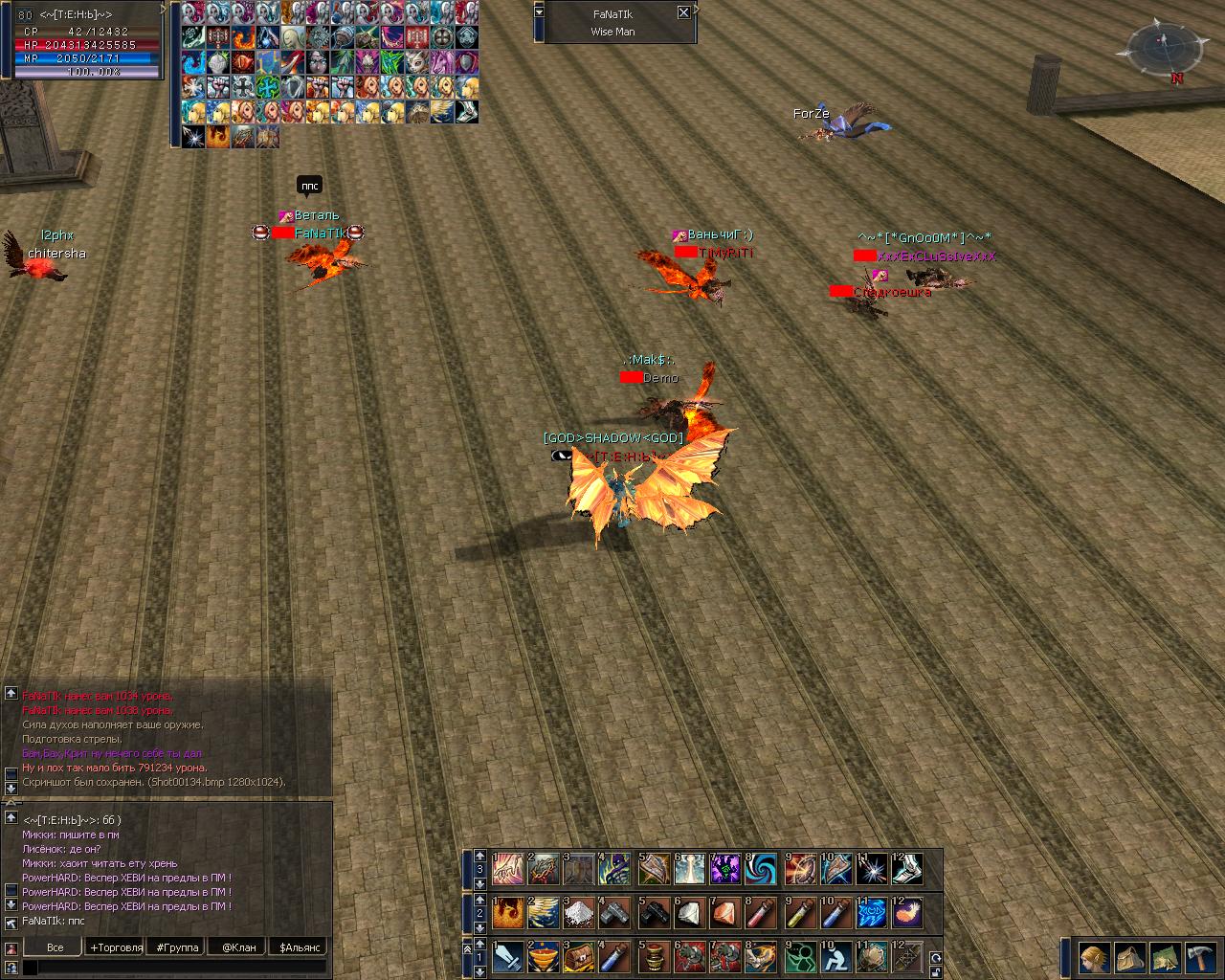1225x980 pixels.
Task: Close the FaNaTIk target window
Action: 683,12
